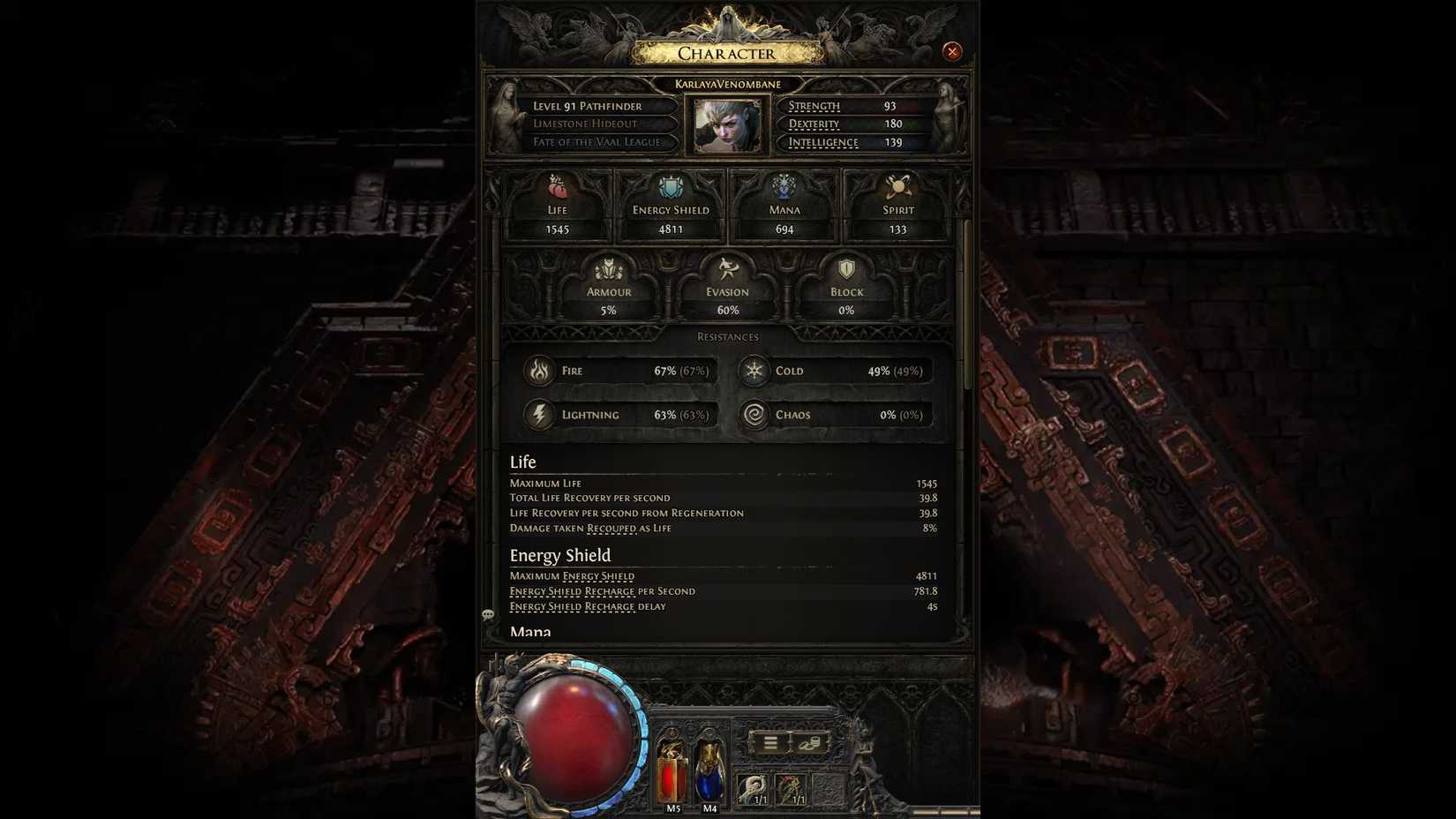The height and width of the screenshot is (819, 1456).
Task: Select the Evasion icon
Action: [727, 270]
